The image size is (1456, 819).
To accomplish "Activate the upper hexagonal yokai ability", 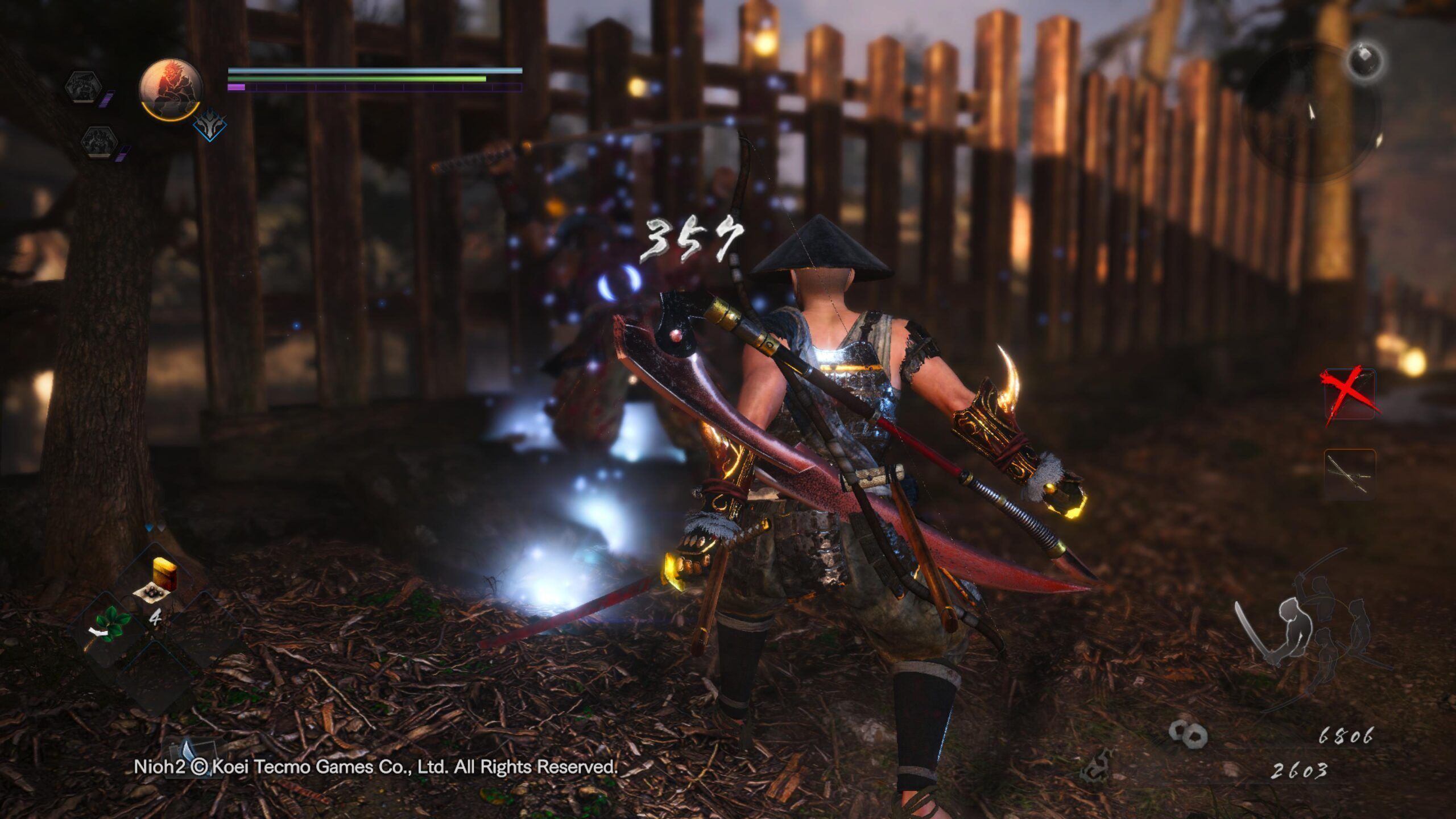I will click(84, 87).
